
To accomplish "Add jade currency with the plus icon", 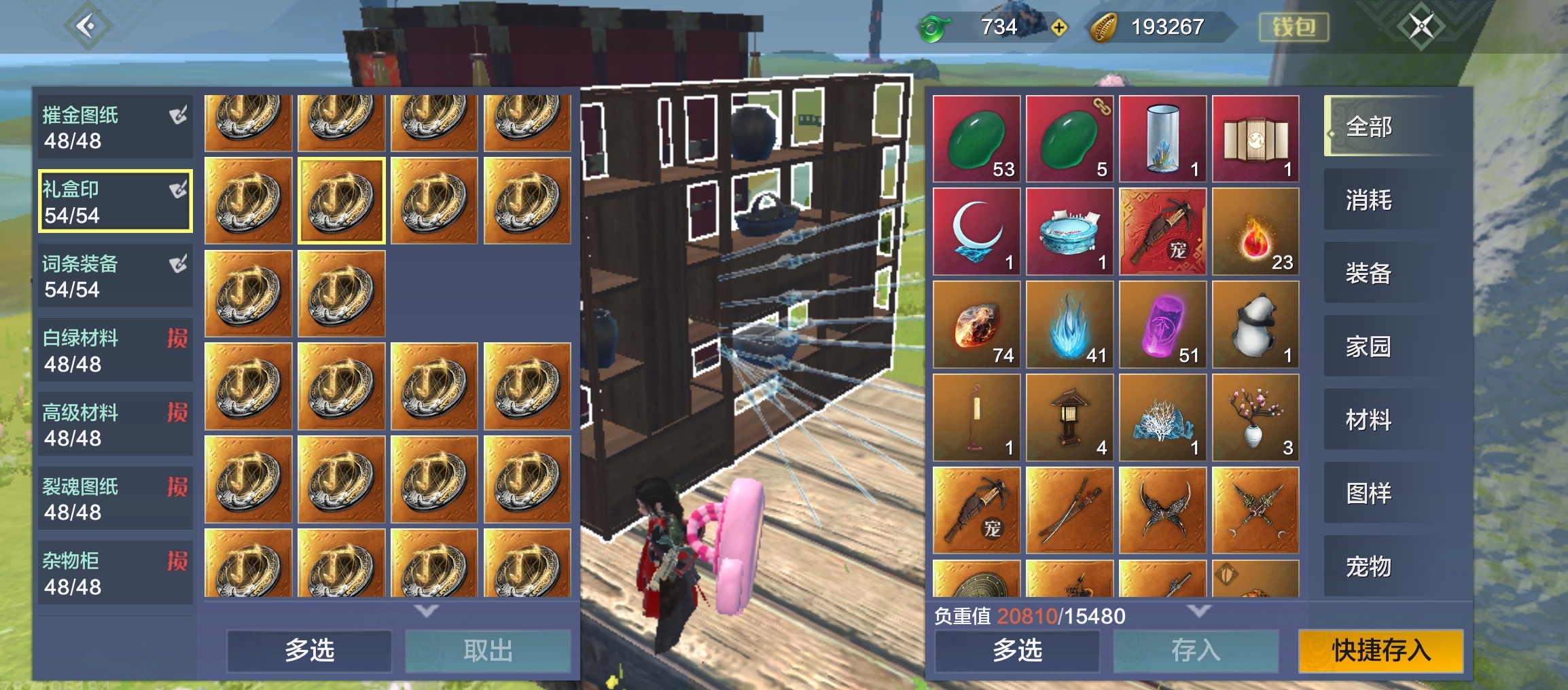I will click(x=1058, y=28).
